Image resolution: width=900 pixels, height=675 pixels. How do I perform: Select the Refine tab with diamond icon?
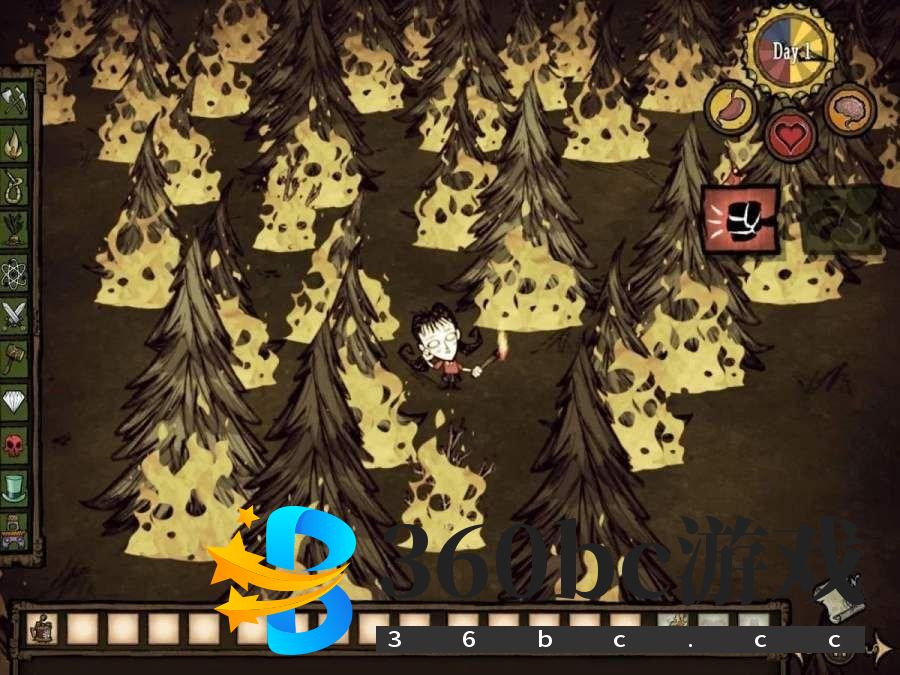(x=14, y=400)
